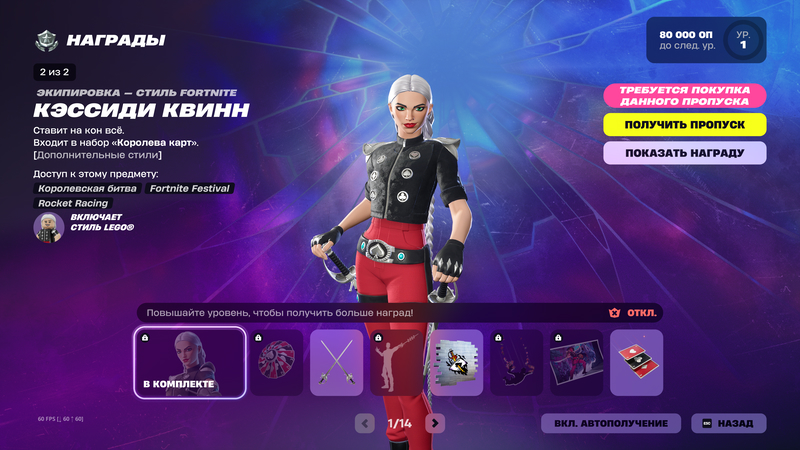Image resolution: width=800 pixels, height=450 pixels.
Task: Select the dancing silhouette emote reward
Action: click(396, 362)
